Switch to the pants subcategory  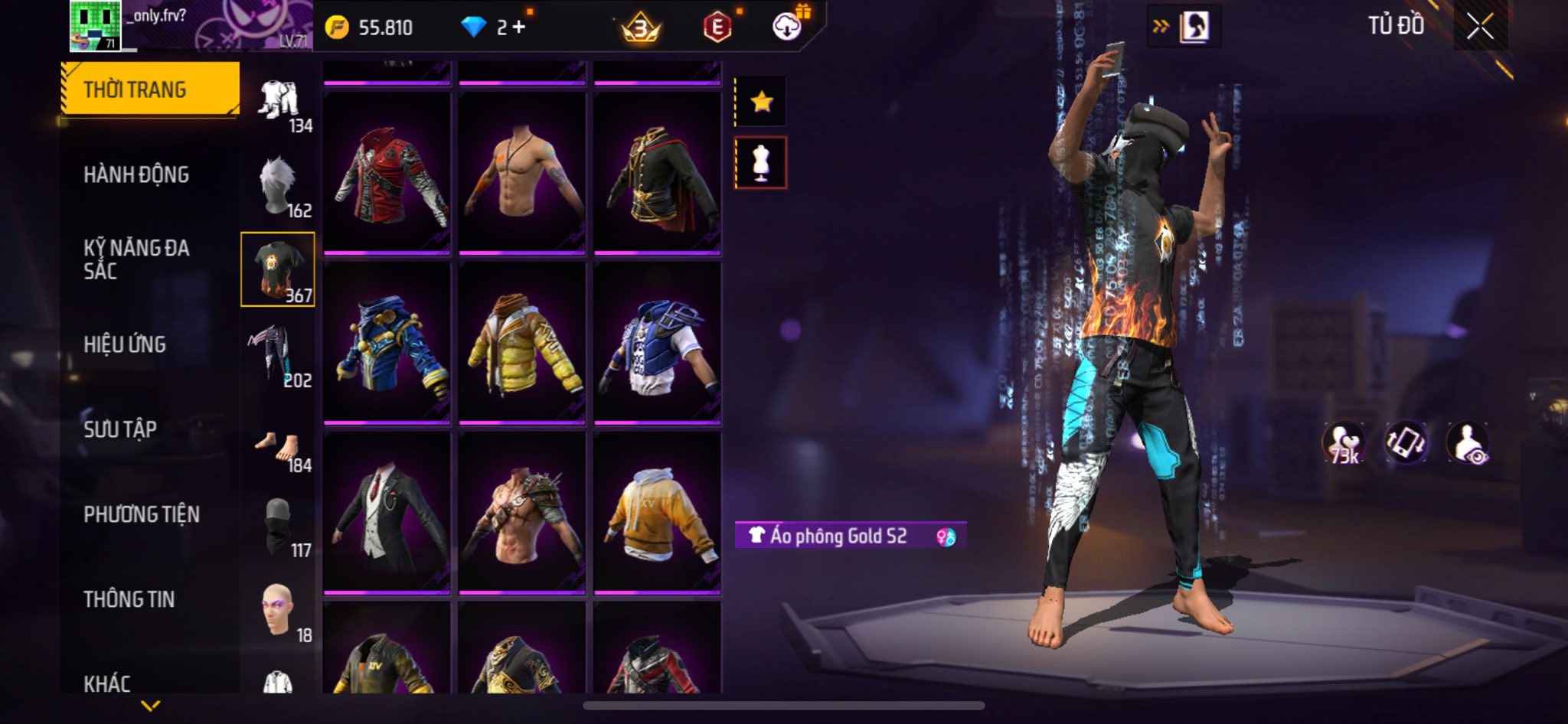[278, 356]
